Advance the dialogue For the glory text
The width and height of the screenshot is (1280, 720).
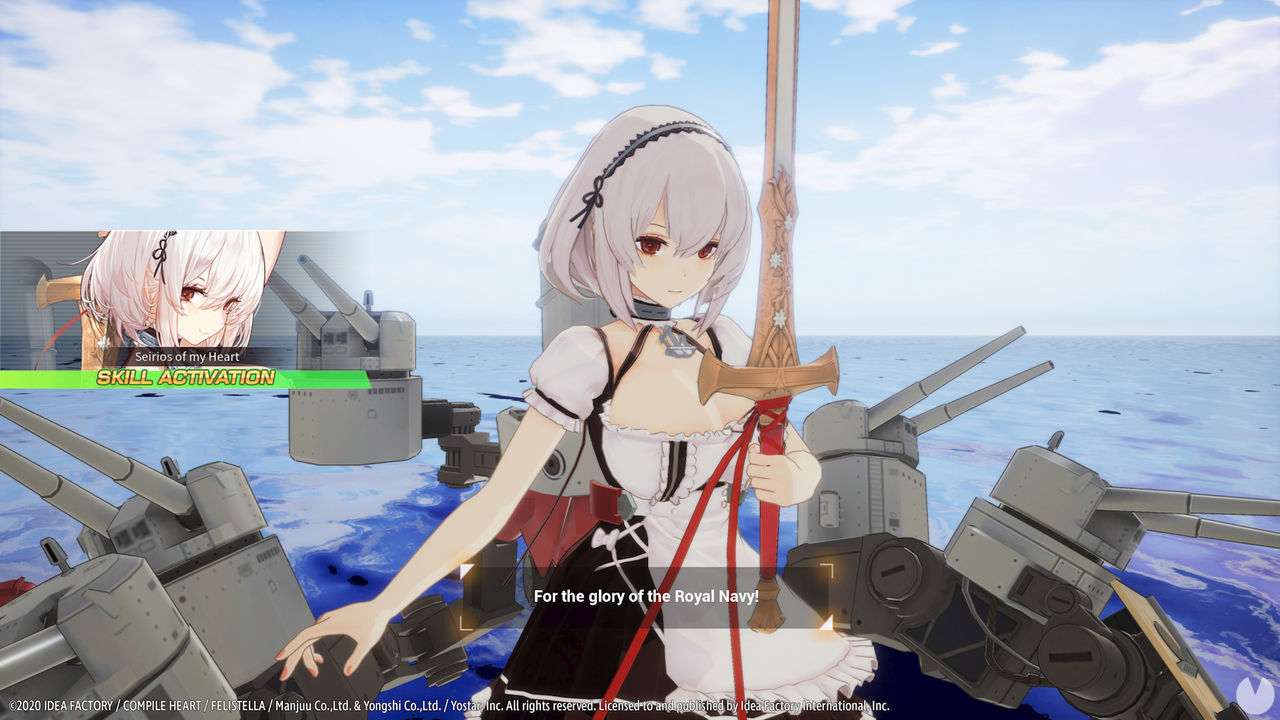point(646,597)
